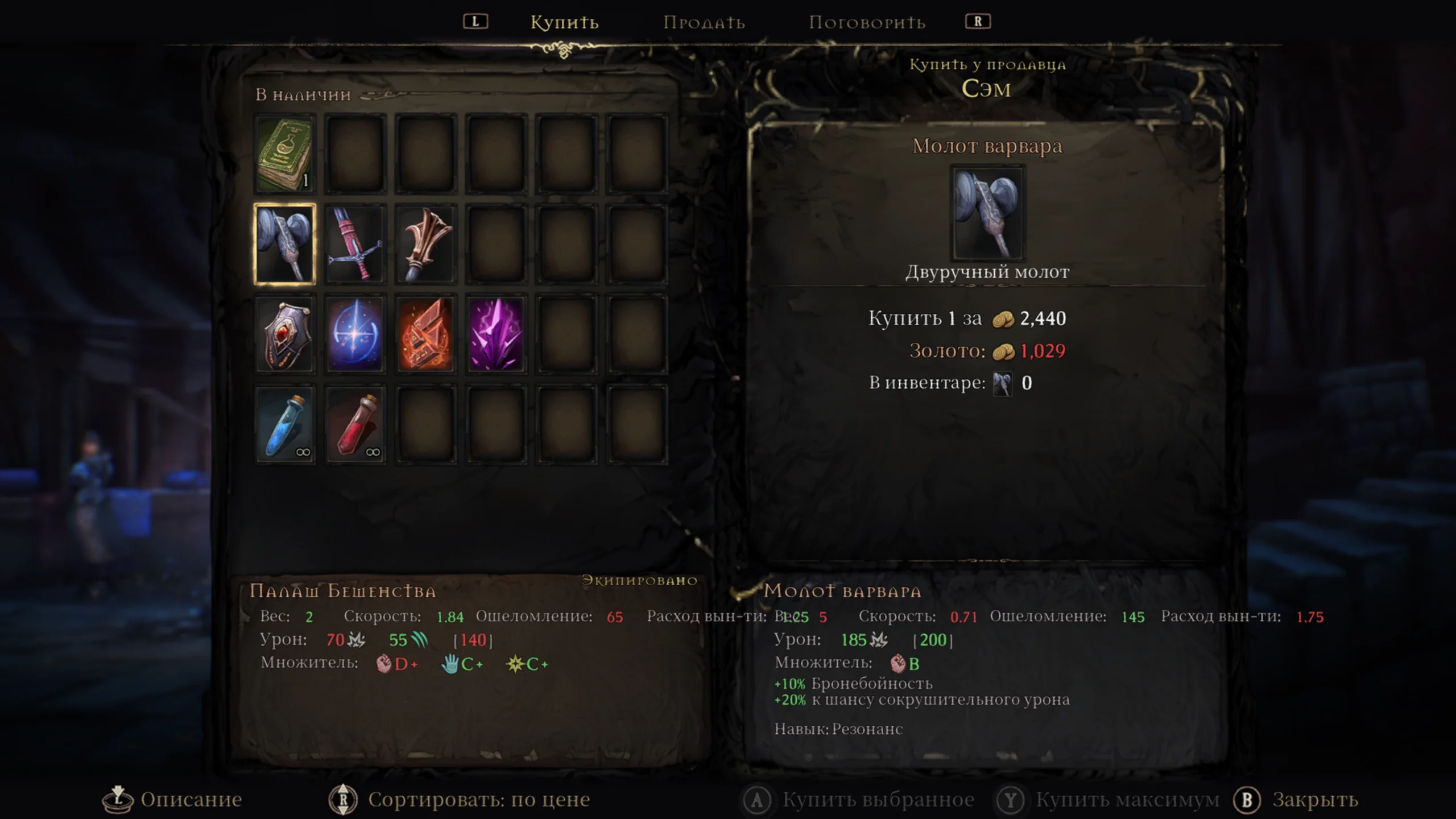Pick the bronze mace slot
Screen dimensions: 1456x819
425,244
